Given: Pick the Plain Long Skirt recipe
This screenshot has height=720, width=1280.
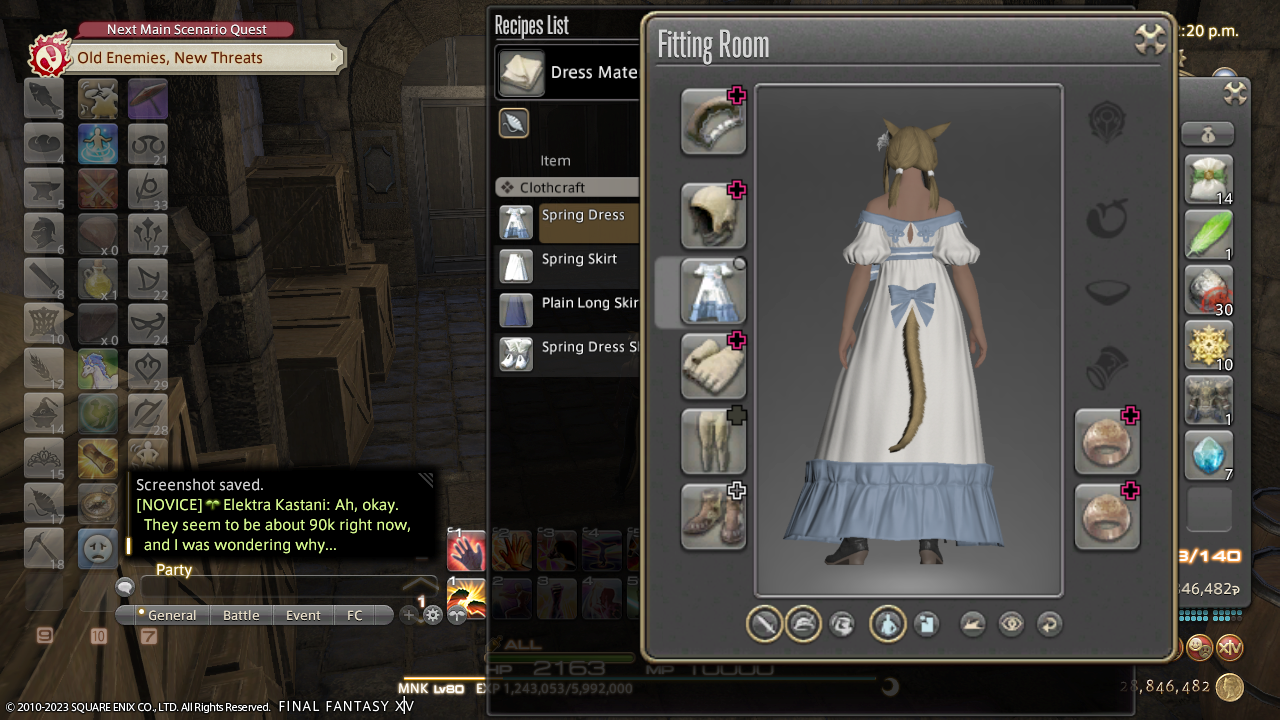Looking at the screenshot, I should pyautogui.click(x=589, y=304).
